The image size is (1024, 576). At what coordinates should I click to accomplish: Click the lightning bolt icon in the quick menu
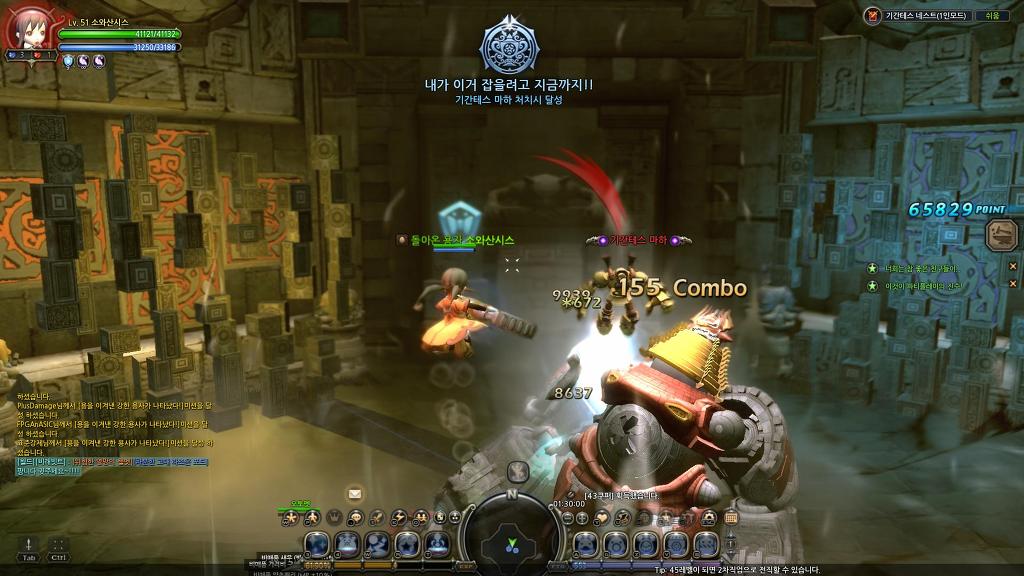point(399,517)
